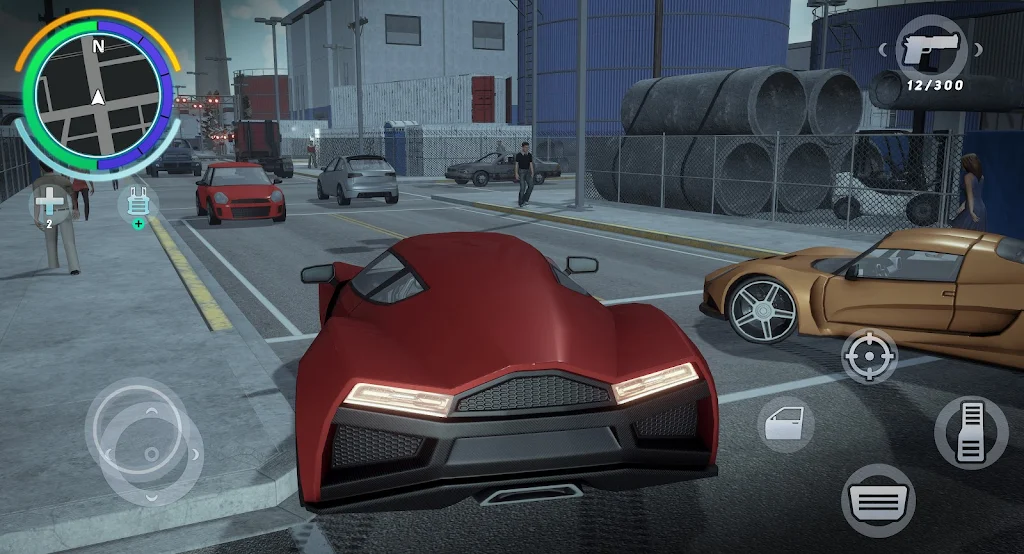
Task: Tap the brake pedal button
Action: tap(878, 498)
